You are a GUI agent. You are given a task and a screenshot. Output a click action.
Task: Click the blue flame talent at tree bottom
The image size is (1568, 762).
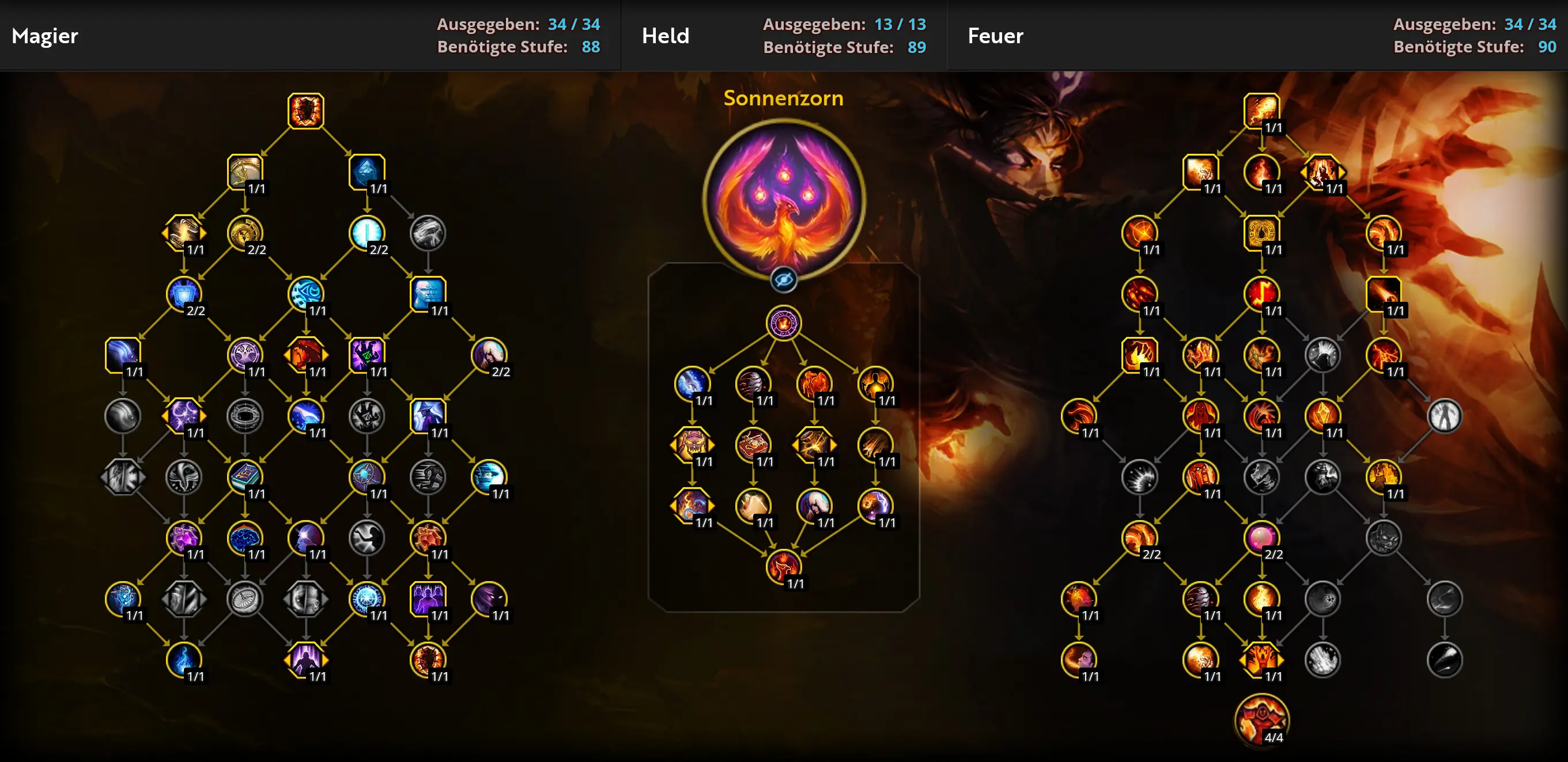[183, 659]
